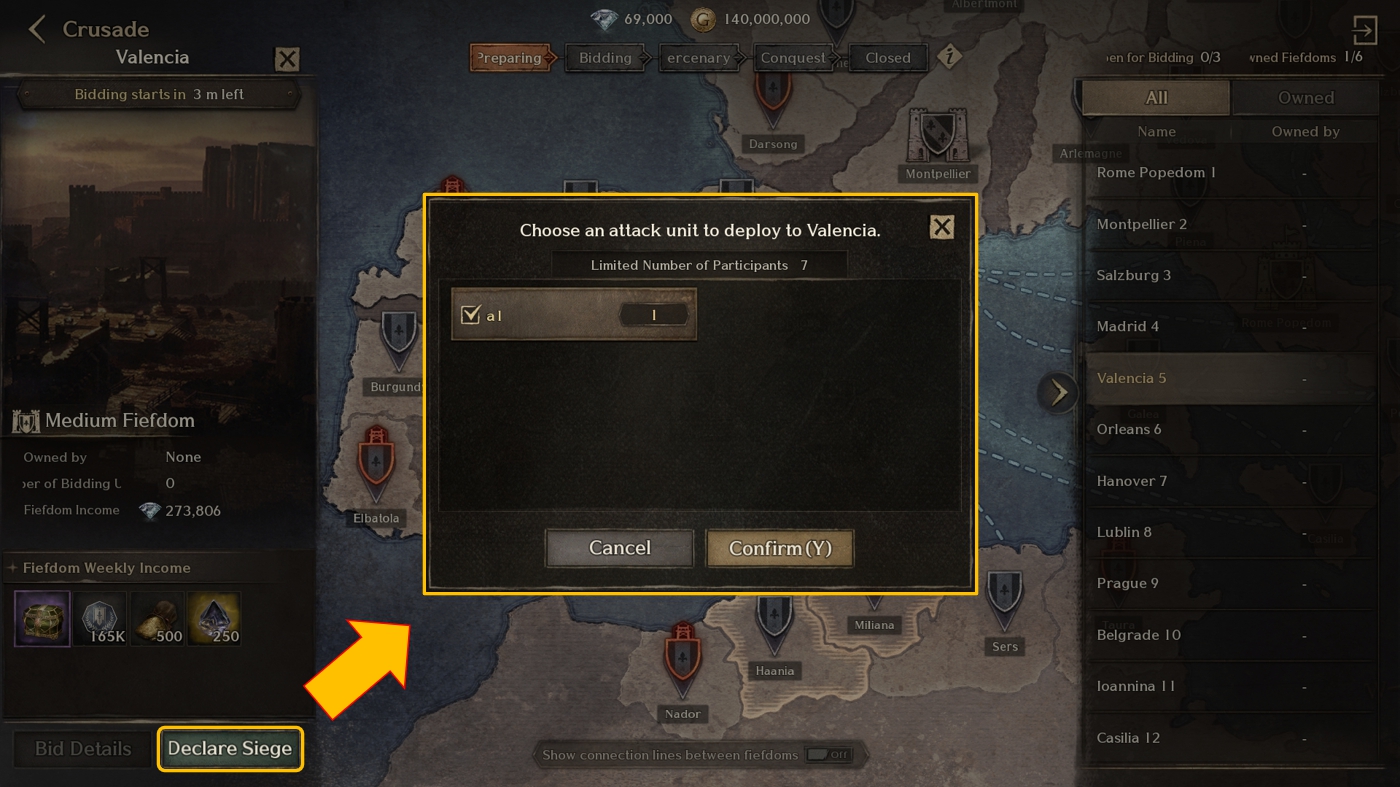The image size is (1400, 787).
Task: Expand the Fiefdom Weekly Income section
Action: coord(13,568)
